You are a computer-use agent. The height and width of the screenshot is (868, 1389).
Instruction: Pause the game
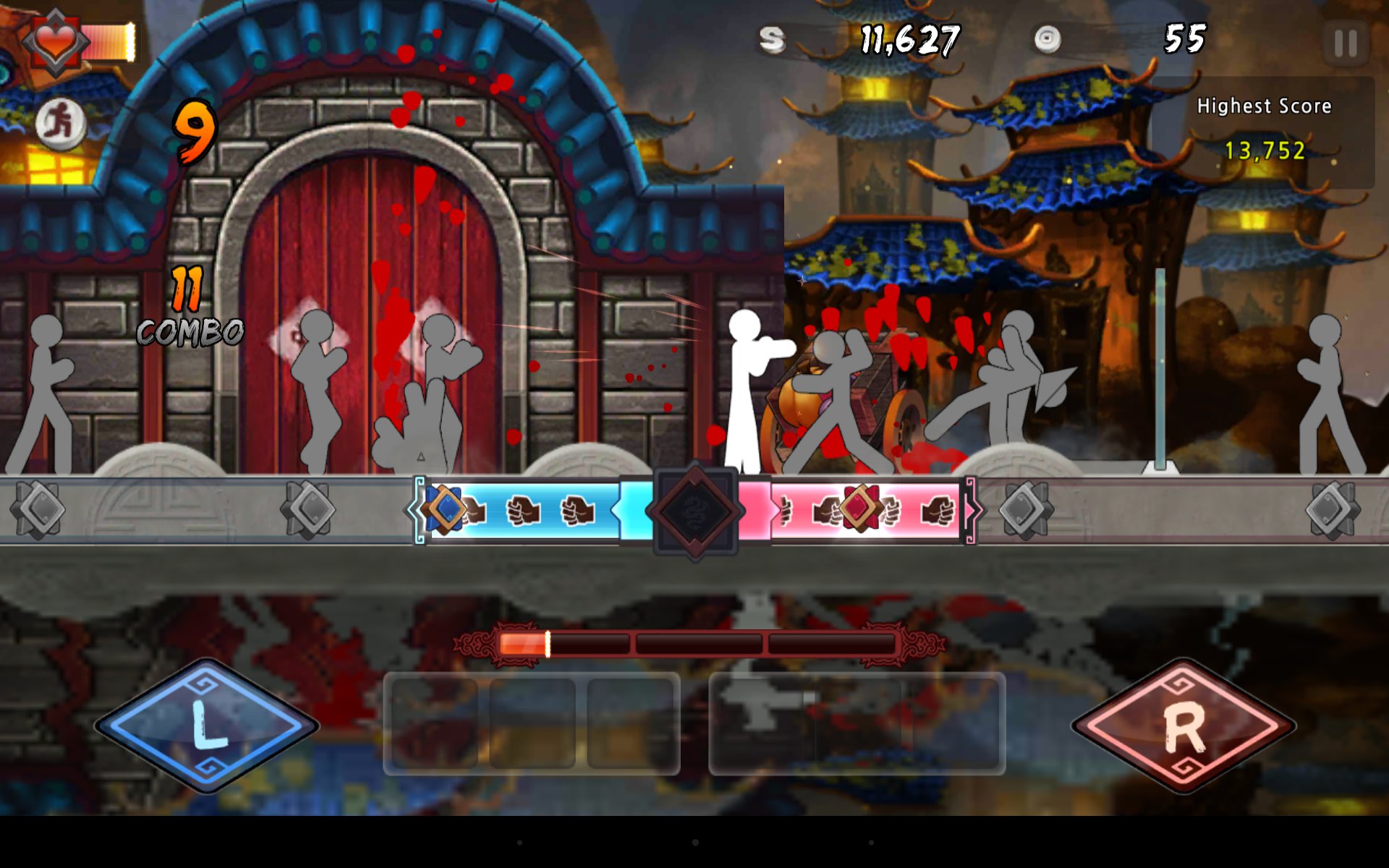(x=1345, y=43)
